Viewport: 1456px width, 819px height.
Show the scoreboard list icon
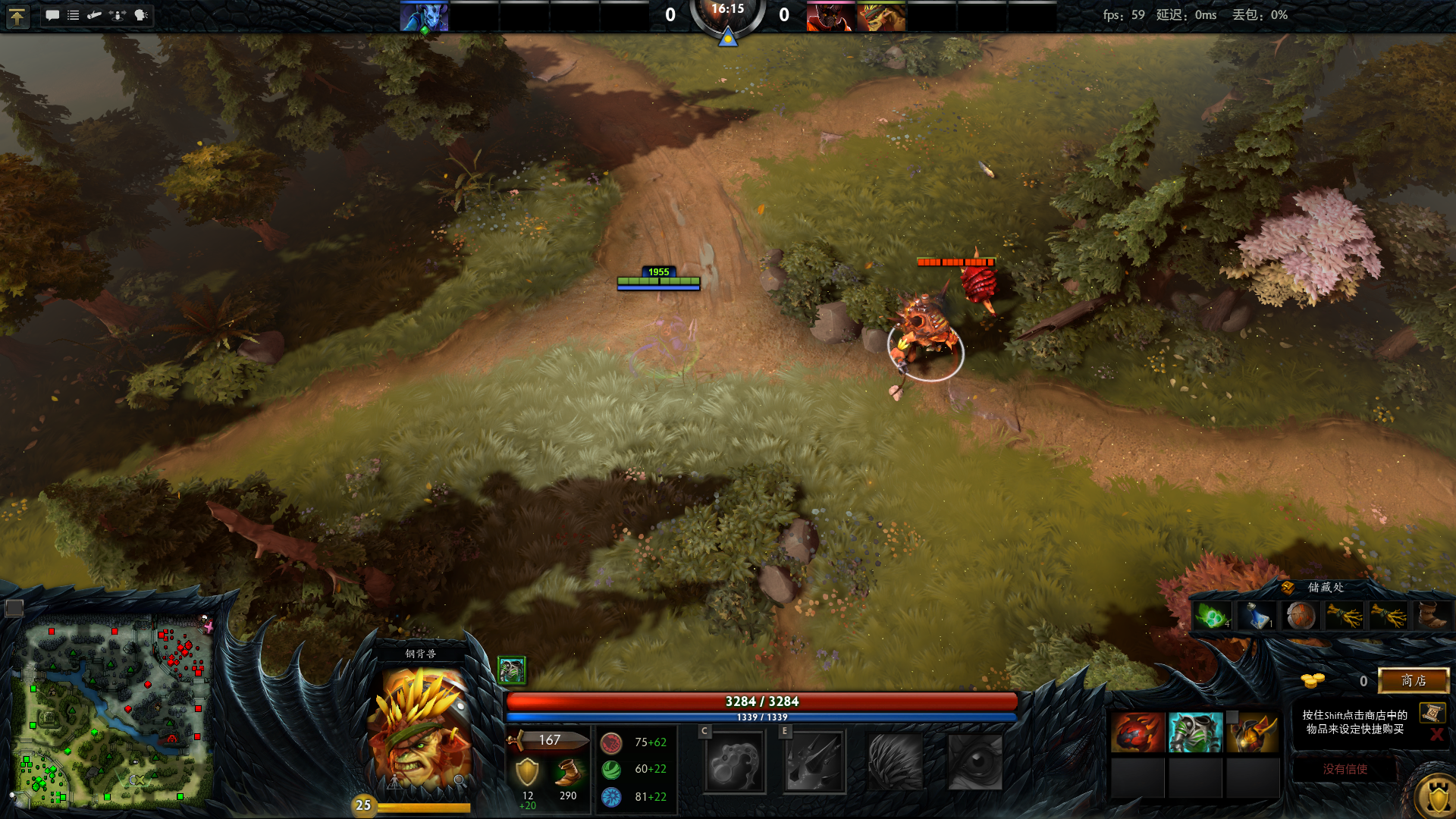[x=74, y=15]
